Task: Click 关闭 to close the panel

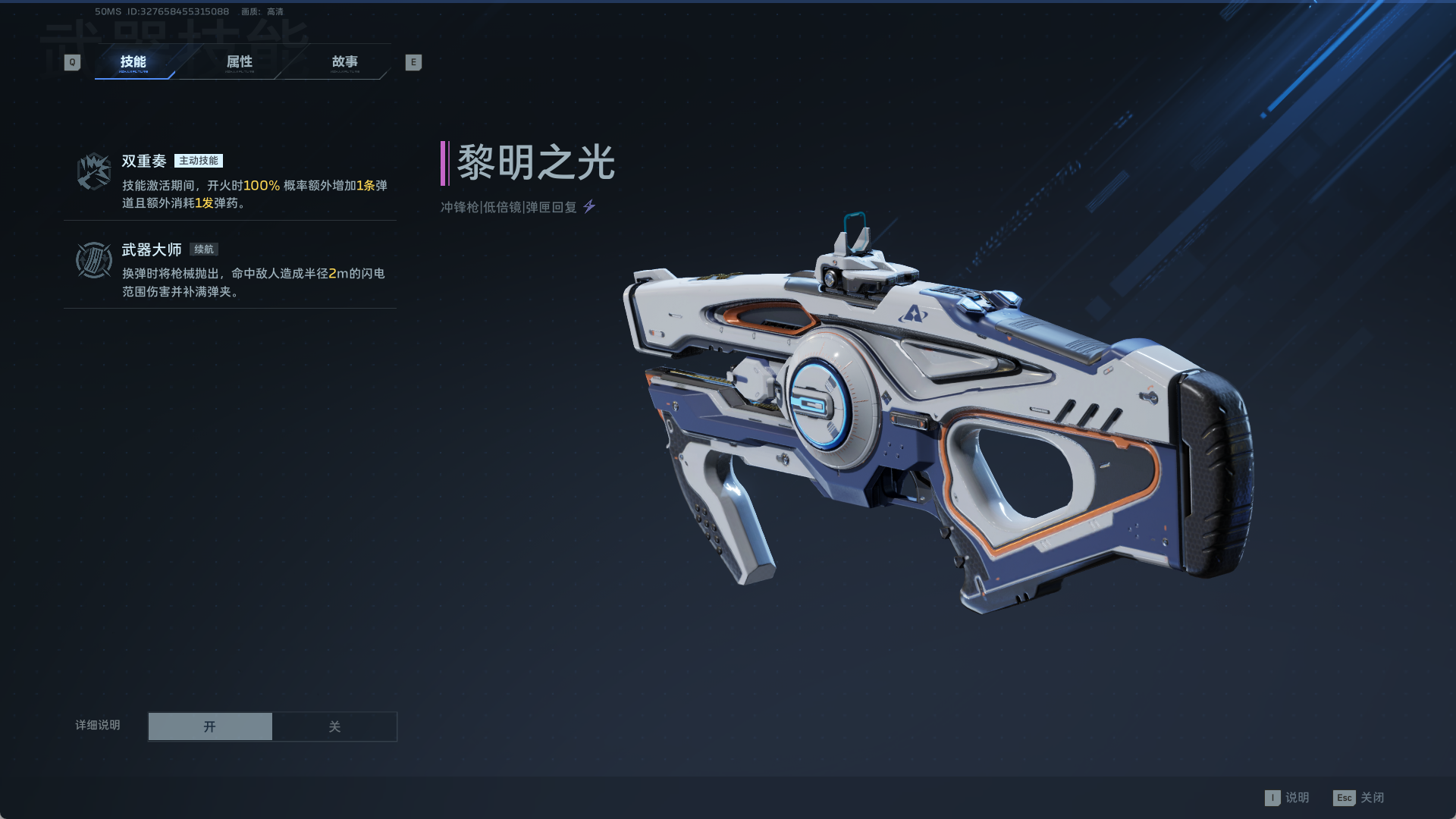Action: pos(1373,798)
